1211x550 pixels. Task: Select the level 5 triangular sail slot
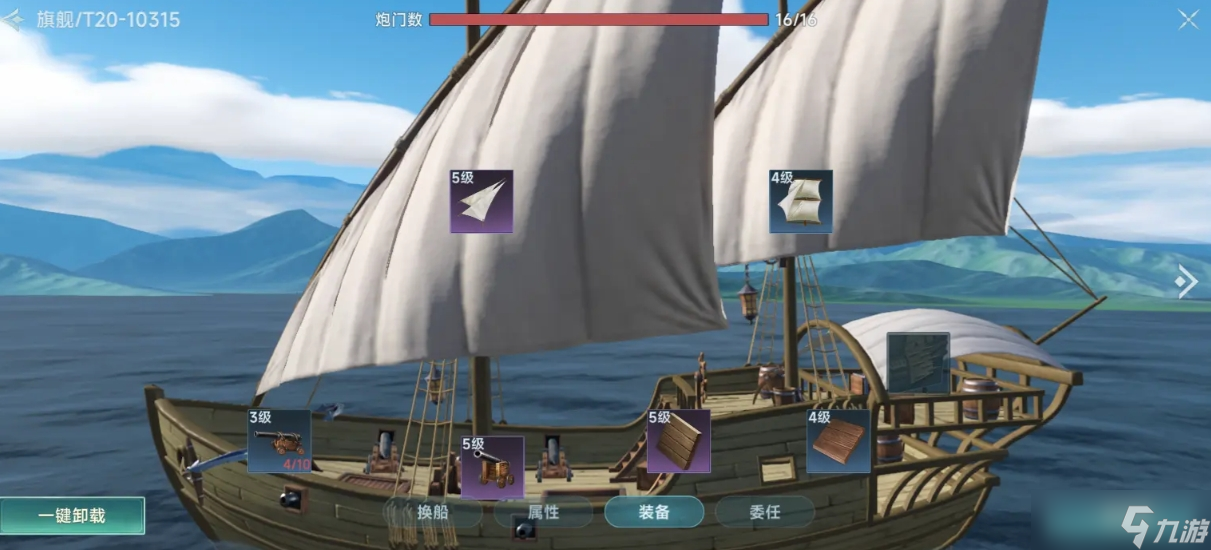(481, 201)
